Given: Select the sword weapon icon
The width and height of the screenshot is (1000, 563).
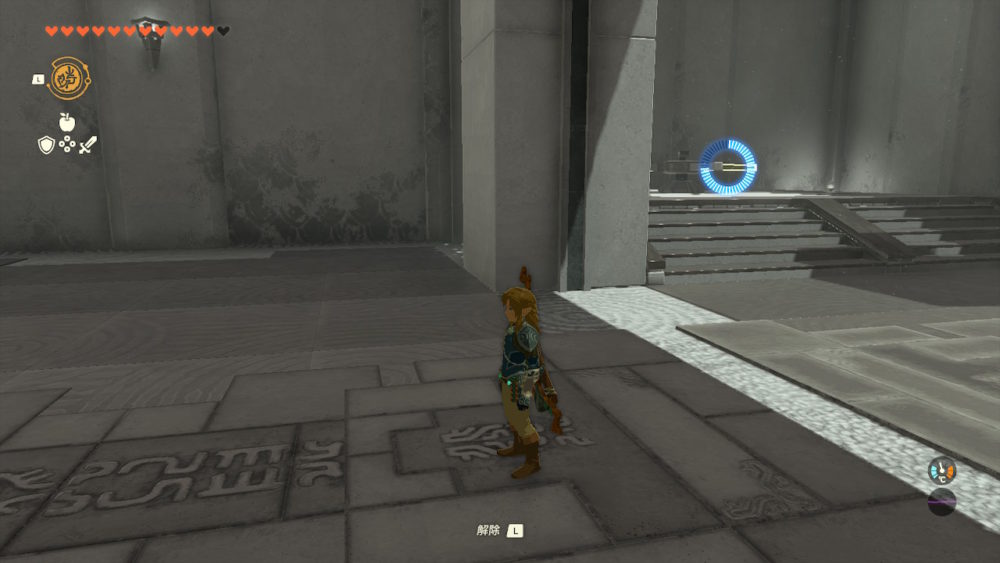Looking at the screenshot, I should click(88, 145).
